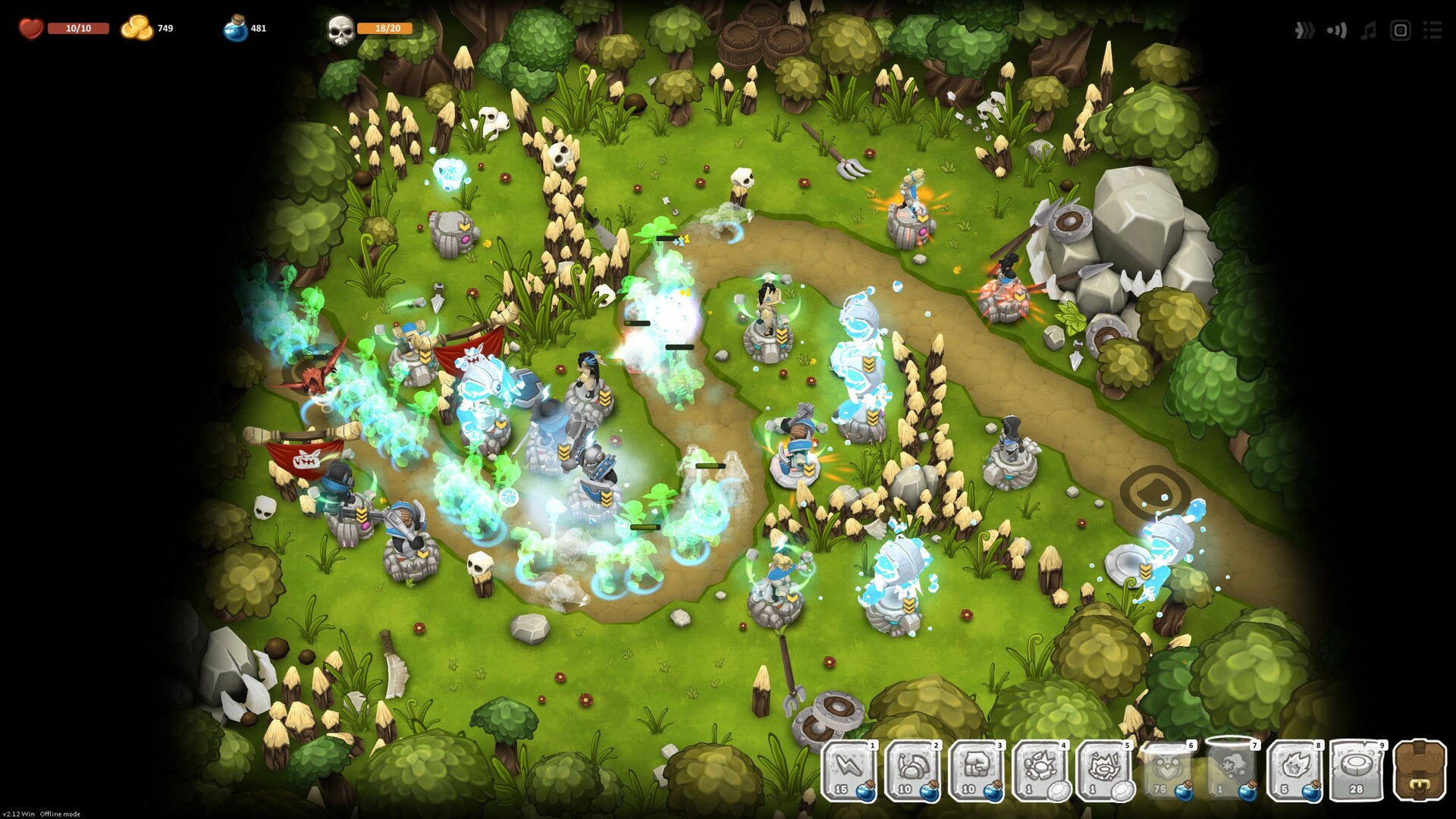This screenshot has height=819, width=1456.
Task: Select the lightning spell in slot 1
Action: tap(849, 773)
